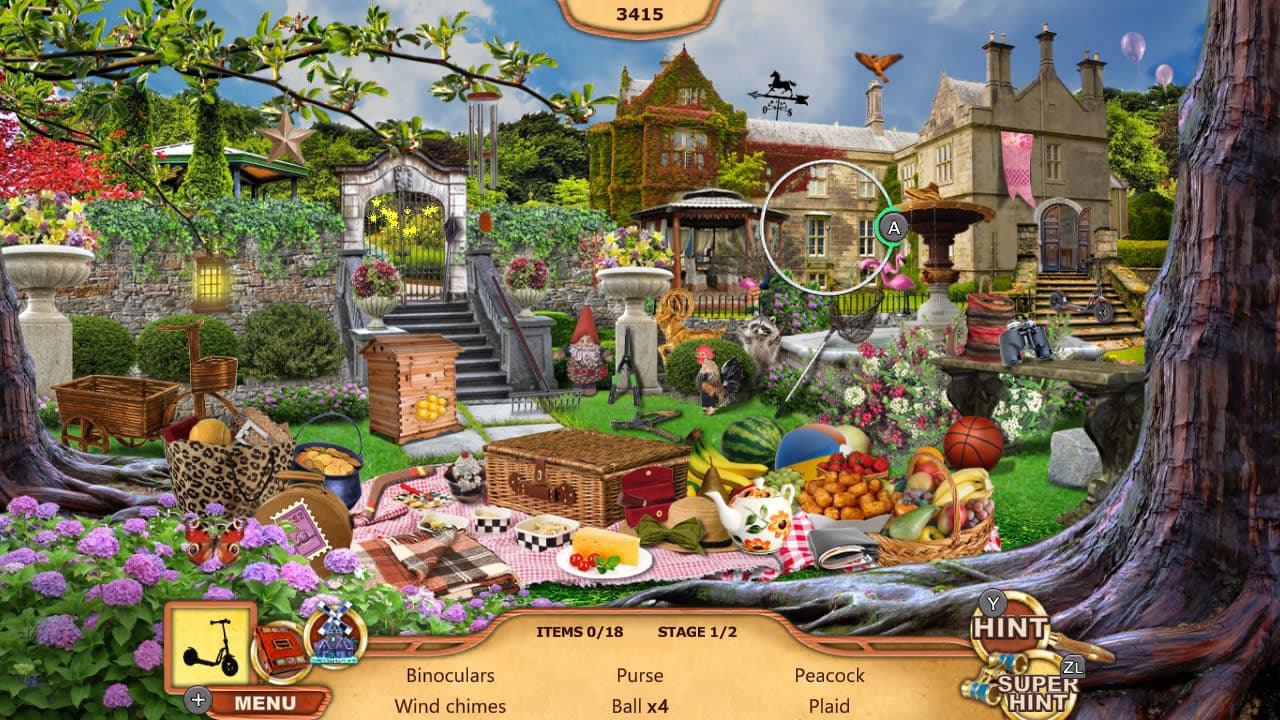Select "Binoculars" in the item list
1280x720 pixels.
click(450, 676)
